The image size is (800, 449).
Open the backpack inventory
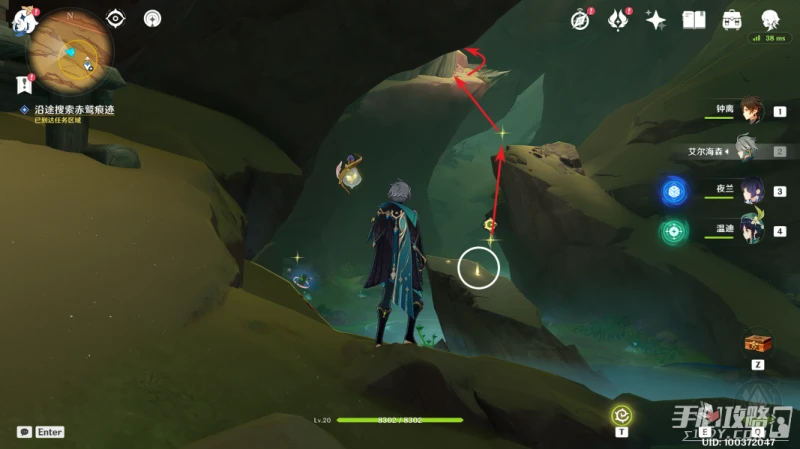[732, 19]
